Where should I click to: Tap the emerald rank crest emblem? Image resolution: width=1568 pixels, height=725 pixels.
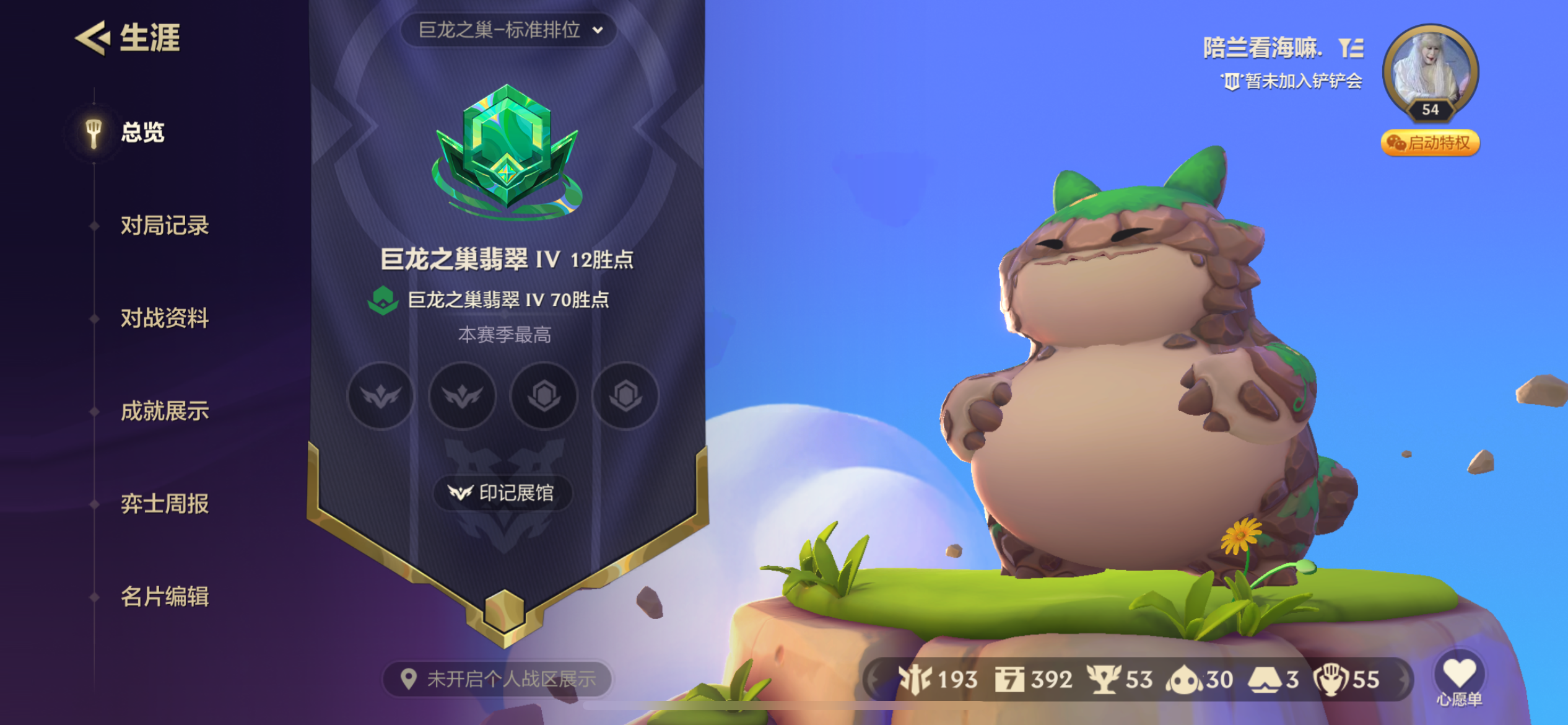(x=507, y=149)
